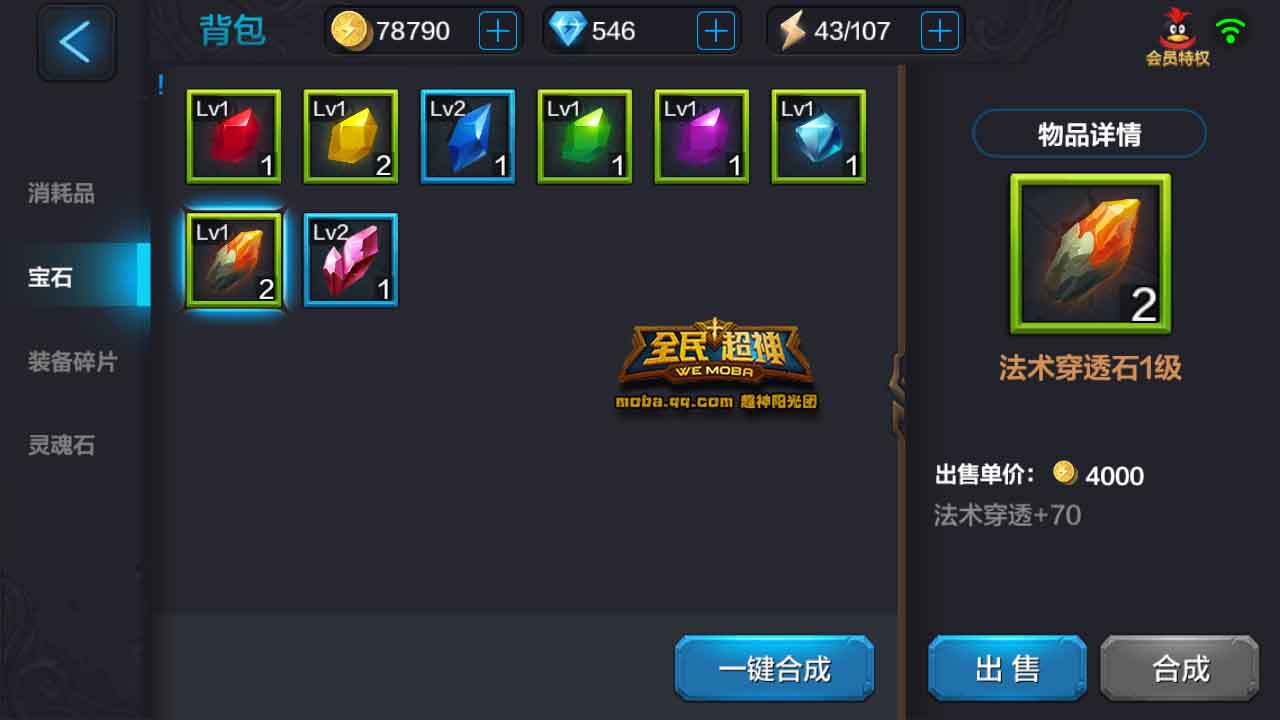Image resolution: width=1280 pixels, height=720 pixels.
Task: Open 会员特权 via the Tencent penguin icon
Action: pos(1178,32)
